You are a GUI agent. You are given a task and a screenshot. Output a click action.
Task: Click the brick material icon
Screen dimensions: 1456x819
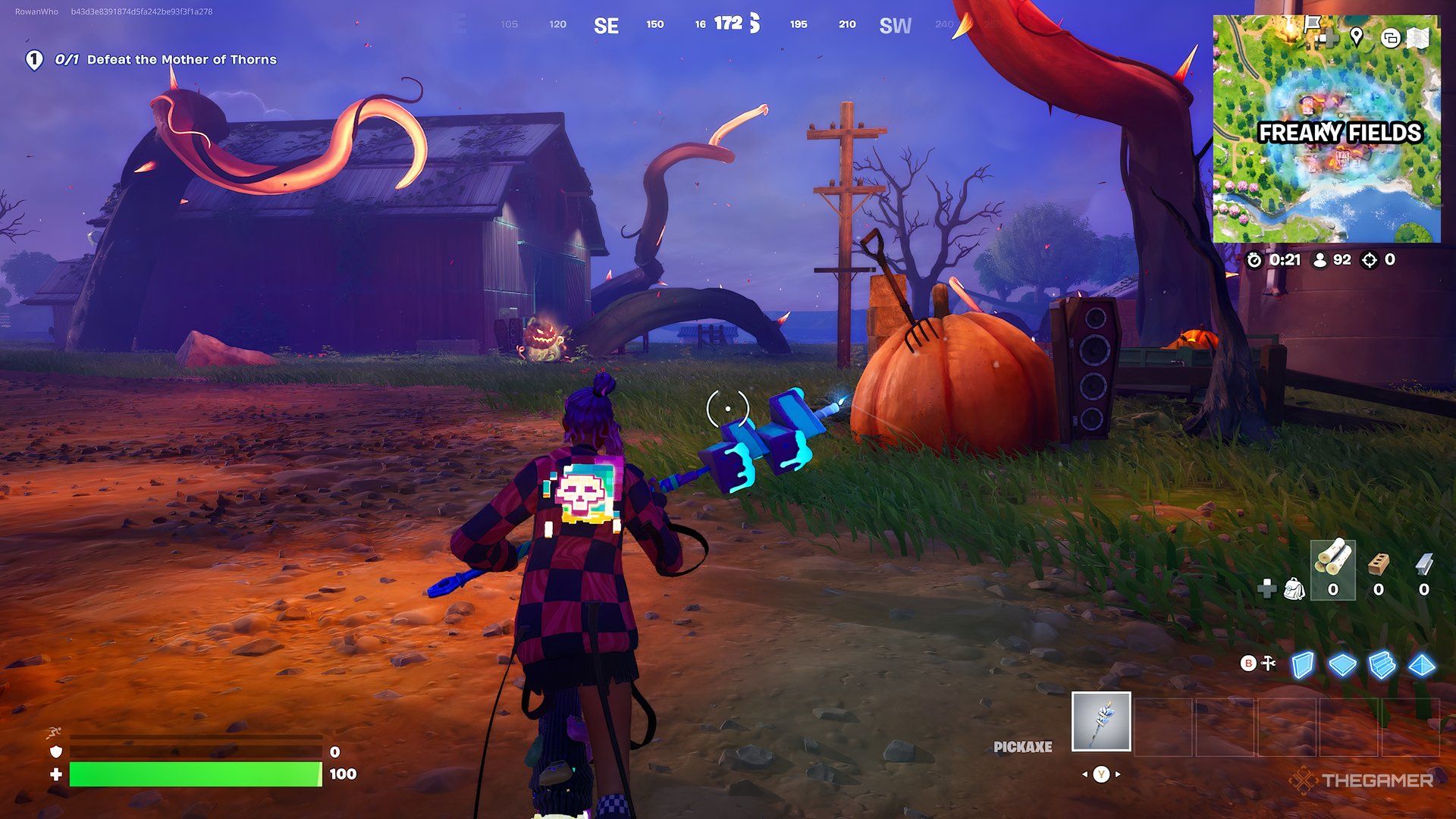pyautogui.click(x=1379, y=565)
